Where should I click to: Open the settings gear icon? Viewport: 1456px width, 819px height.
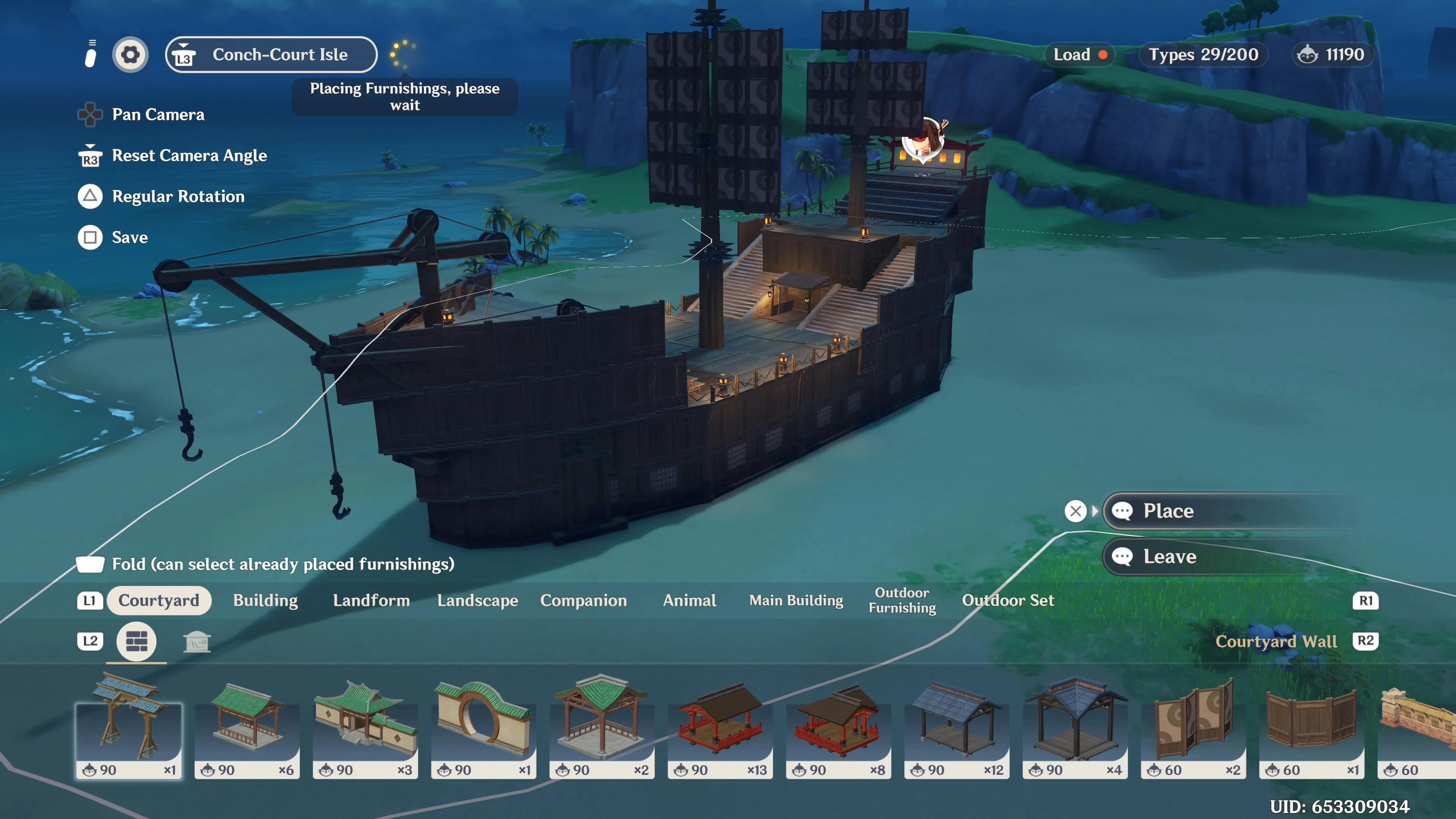[x=130, y=54]
